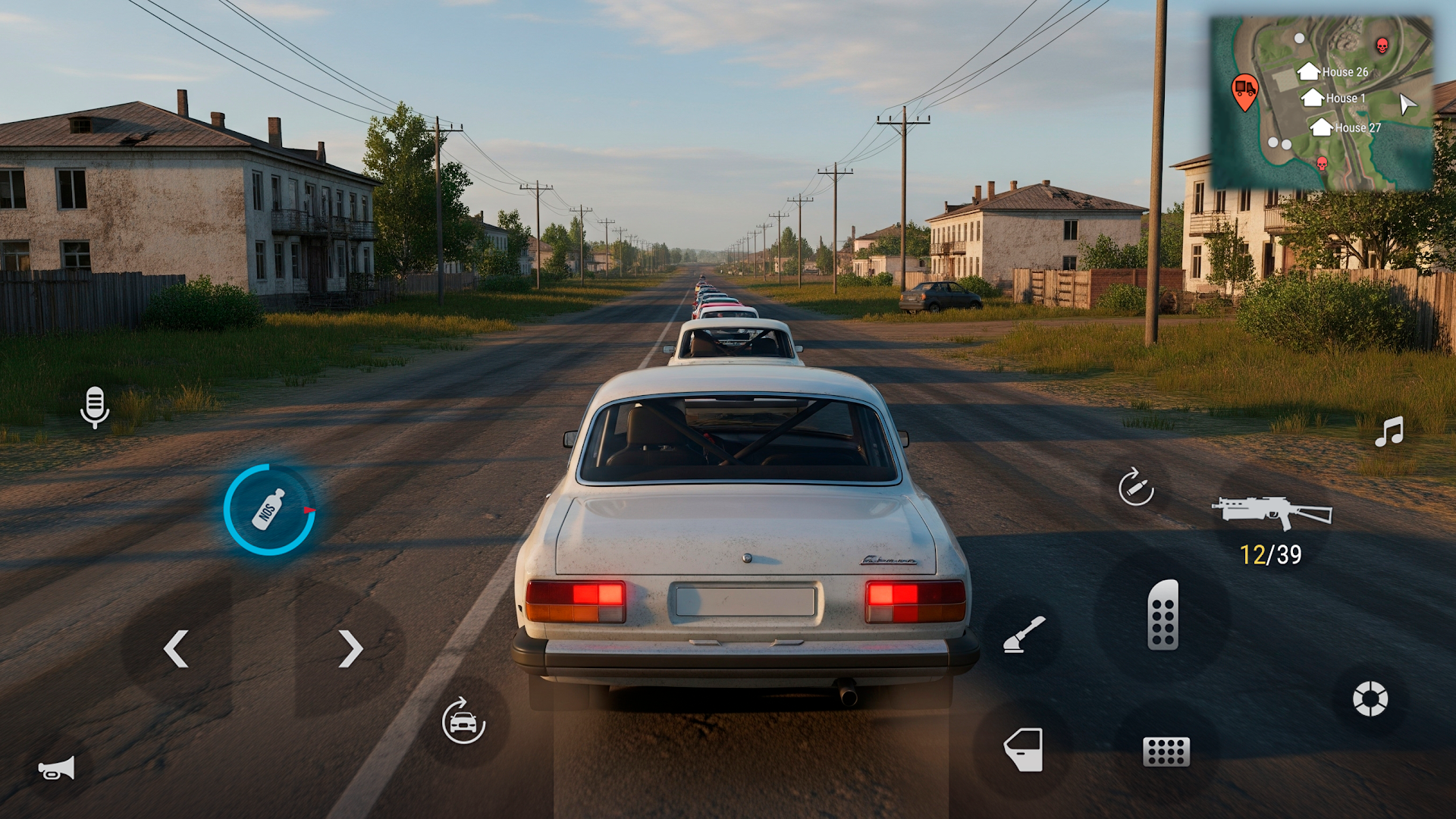Select House 26 on the minimap

pos(1310,72)
